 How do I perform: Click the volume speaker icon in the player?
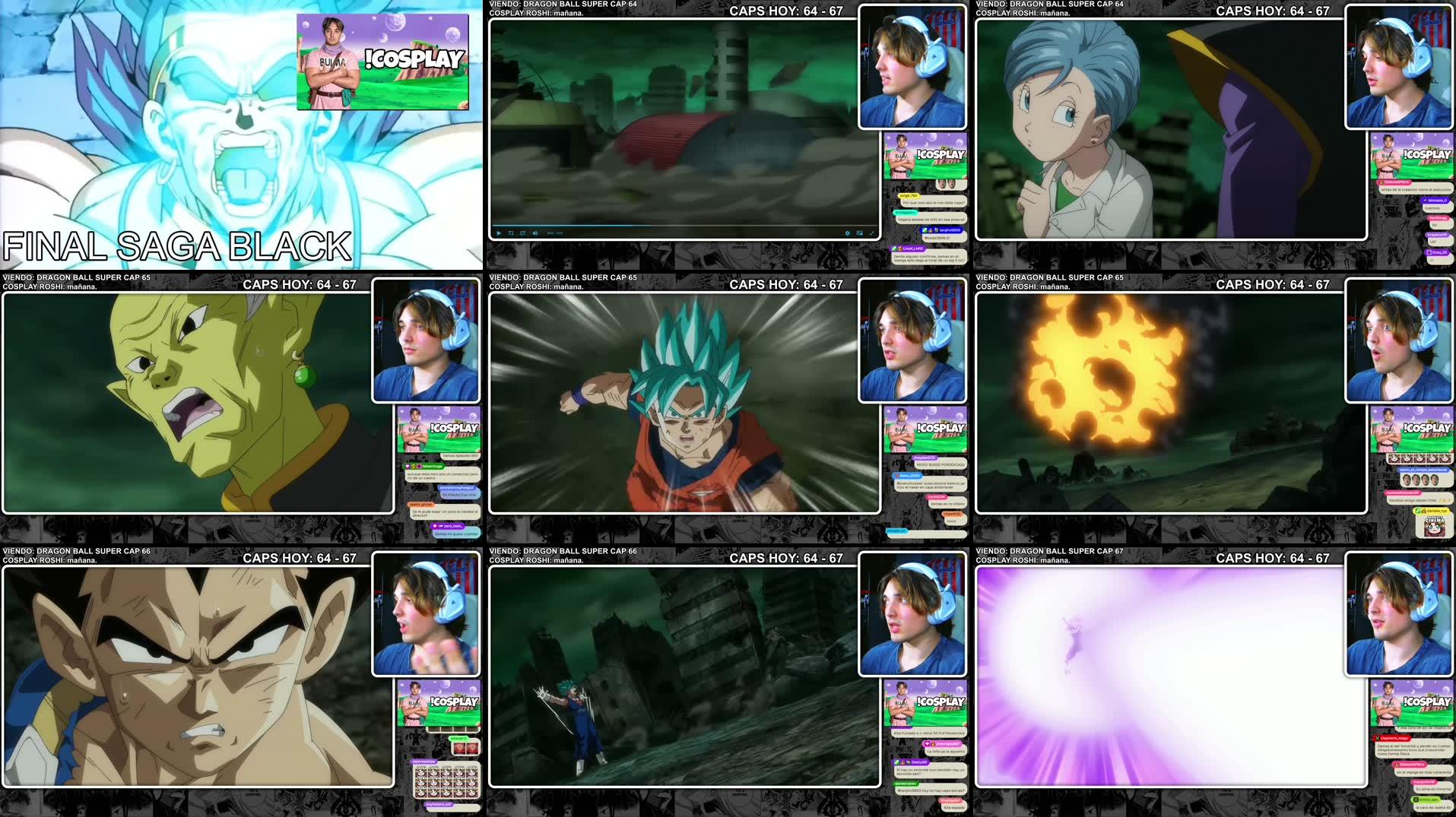(x=535, y=233)
